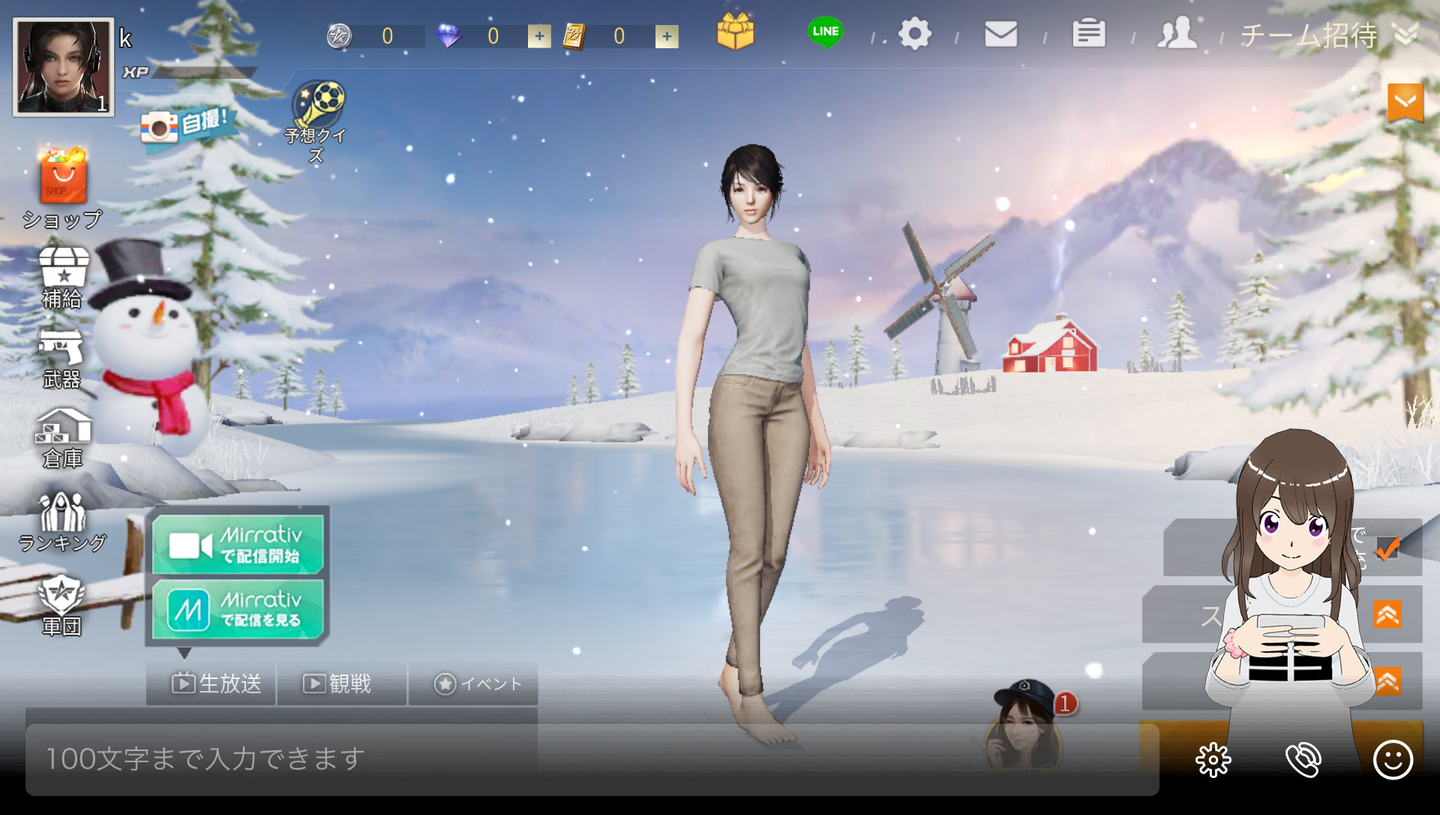Image resolution: width=1440 pixels, height=815 pixels.
Task: Open the 倉庫 warehouse menu
Action: 63,437
